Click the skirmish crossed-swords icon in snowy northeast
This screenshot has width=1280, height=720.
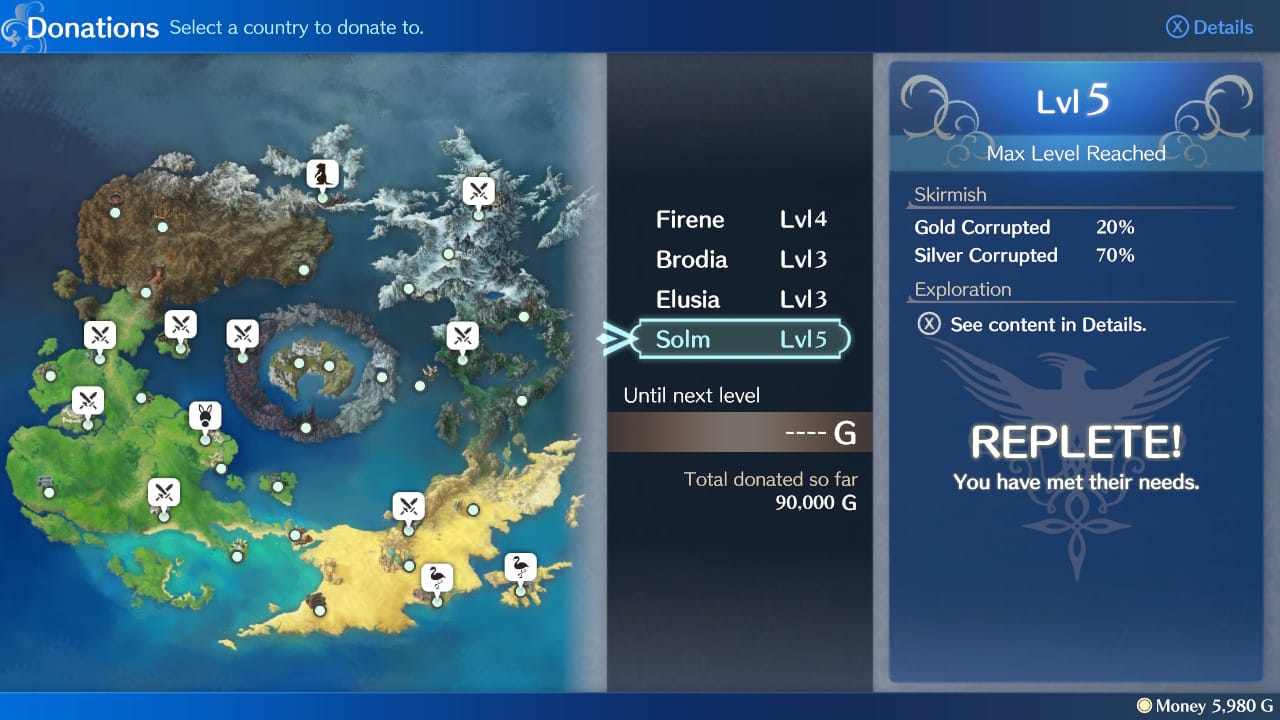point(478,191)
